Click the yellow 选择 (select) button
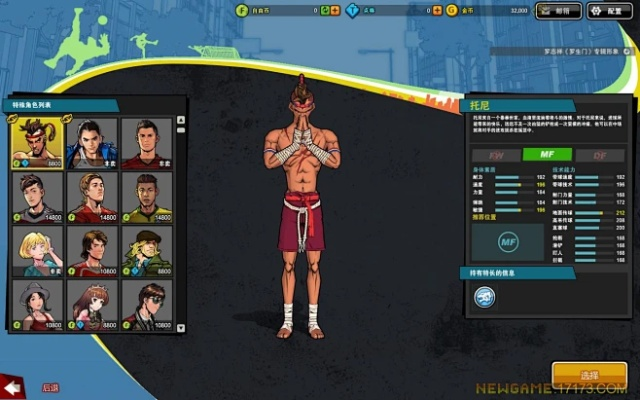Viewport: 640px width, 400px height. click(x=589, y=374)
